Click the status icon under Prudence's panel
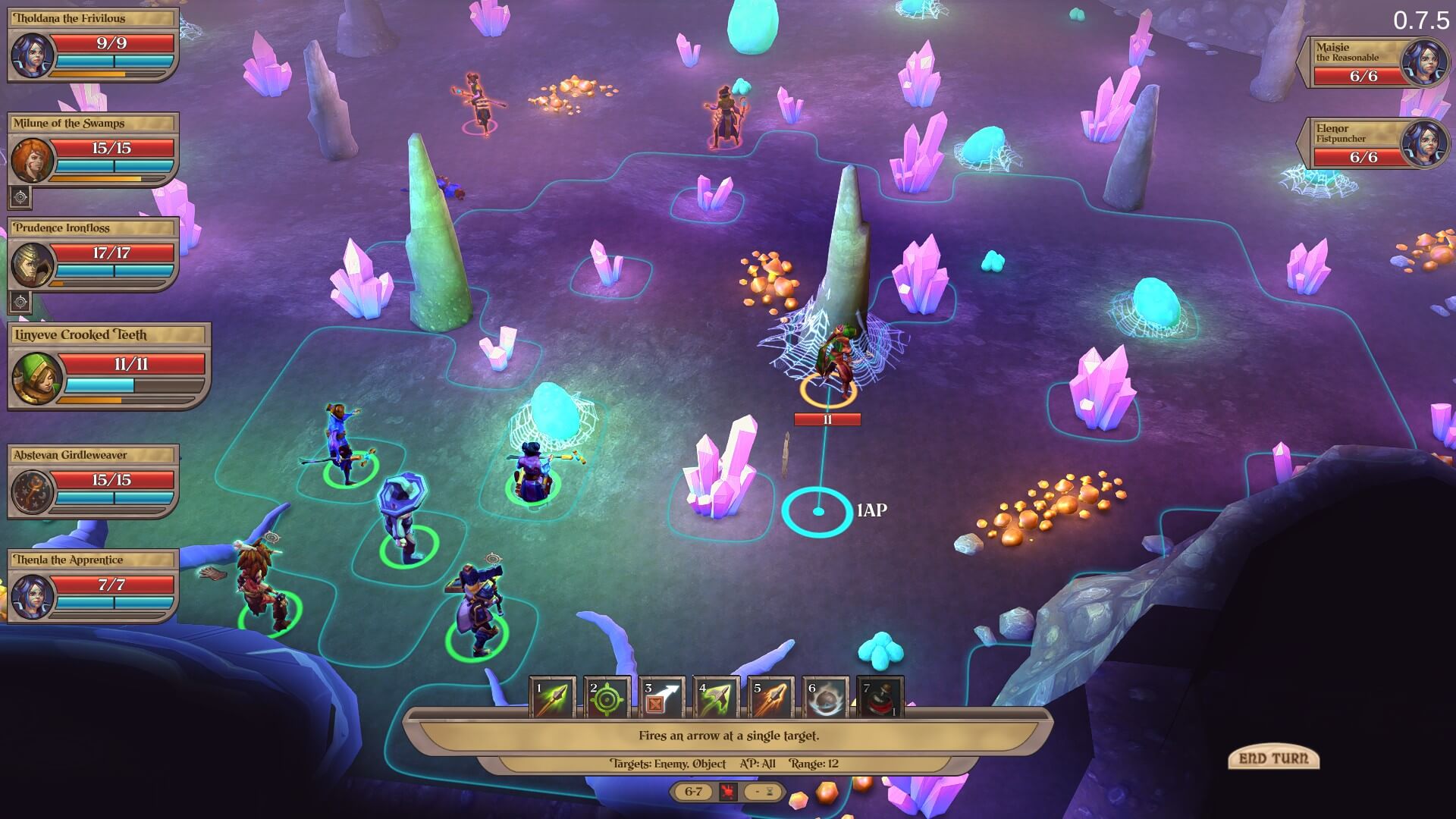The height and width of the screenshot is (819, 1456). click(x=20, y=302)
